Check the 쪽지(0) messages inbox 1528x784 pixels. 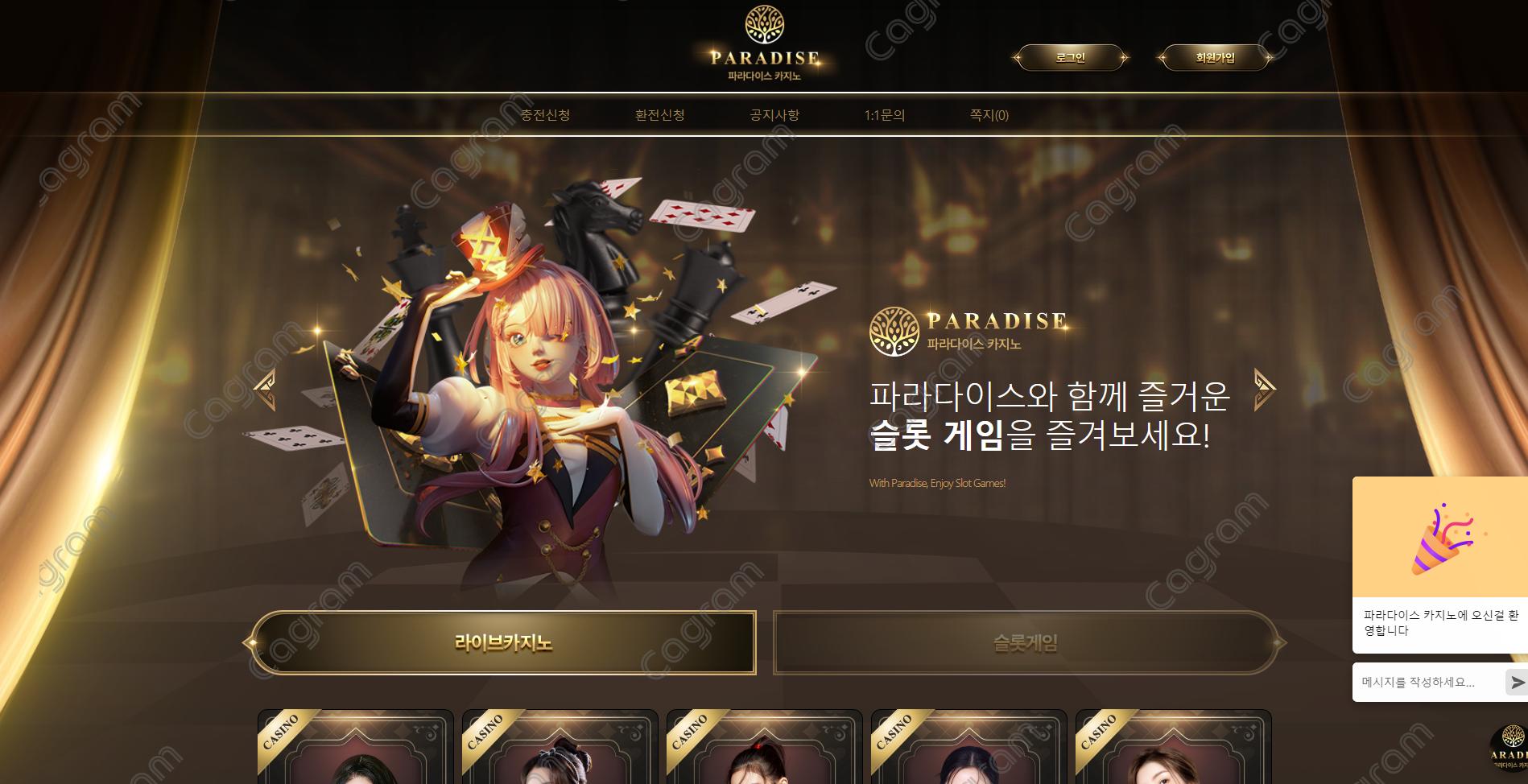pyautogui.click(x=989, y=115)
